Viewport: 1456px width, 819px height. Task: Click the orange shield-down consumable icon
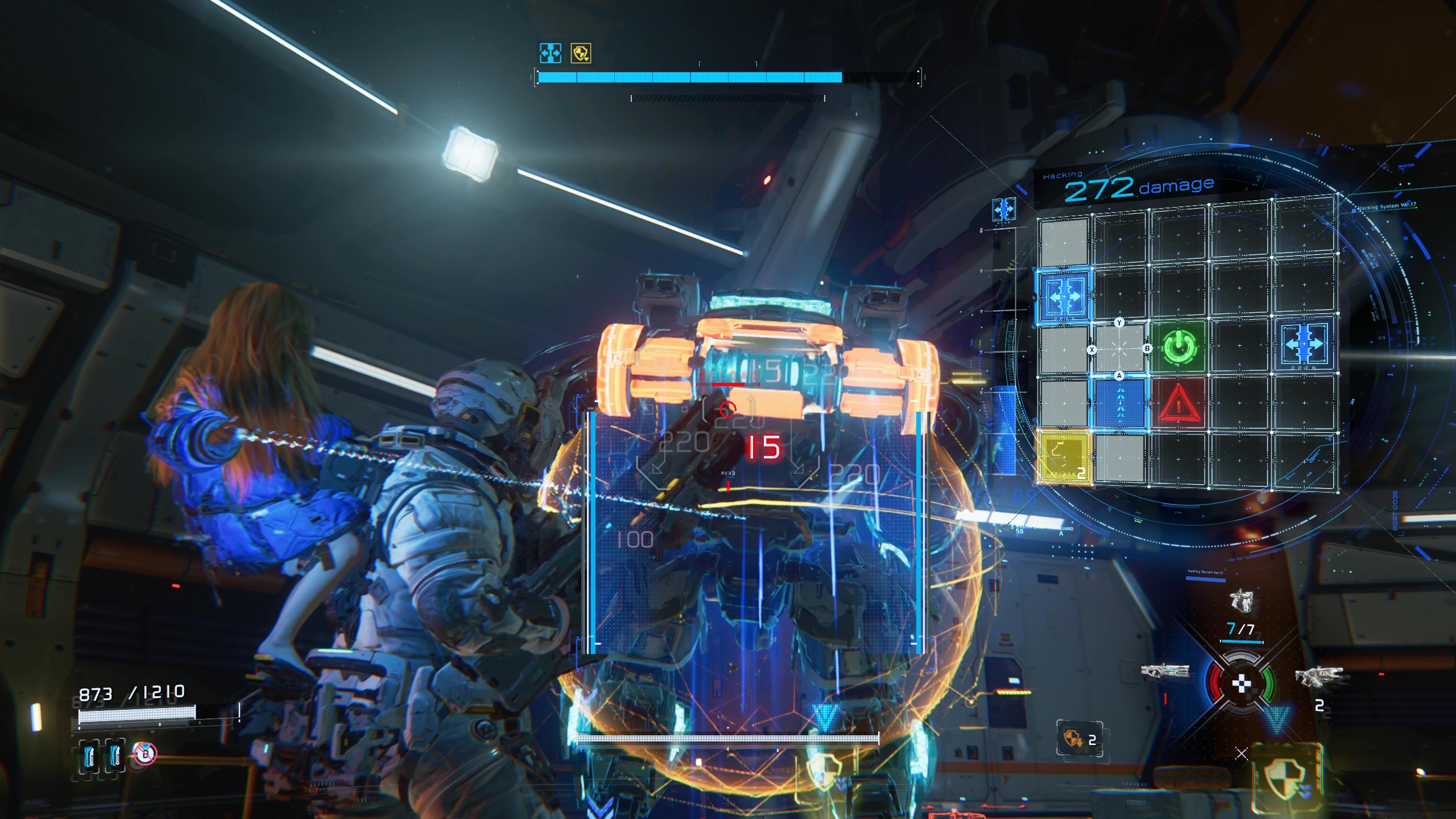tap(1074, 739)
